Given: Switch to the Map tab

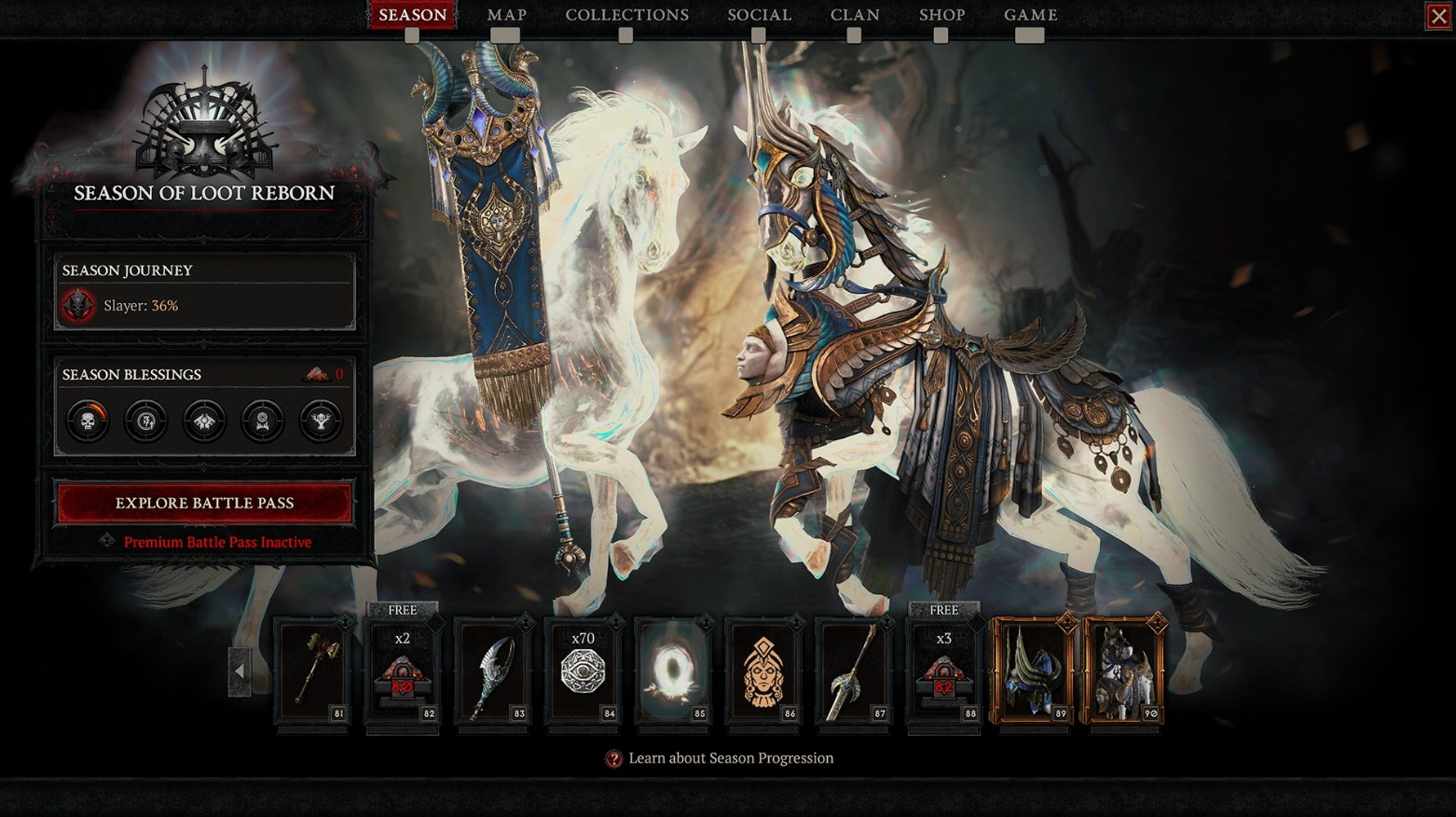Looking at the screenshot, I should [x=506, y=15].
